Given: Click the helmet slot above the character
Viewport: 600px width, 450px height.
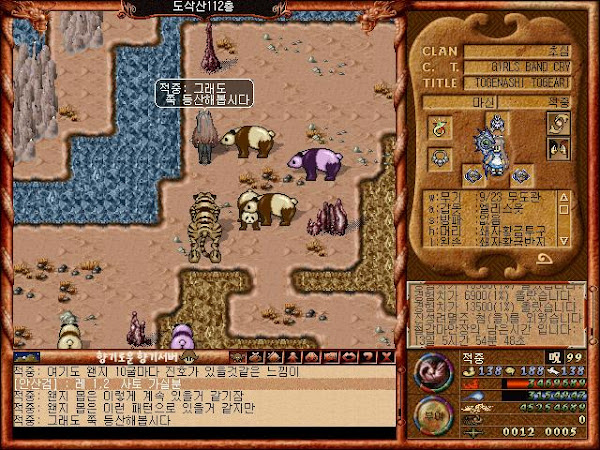Looking at the screenshot, I should 496,123.
